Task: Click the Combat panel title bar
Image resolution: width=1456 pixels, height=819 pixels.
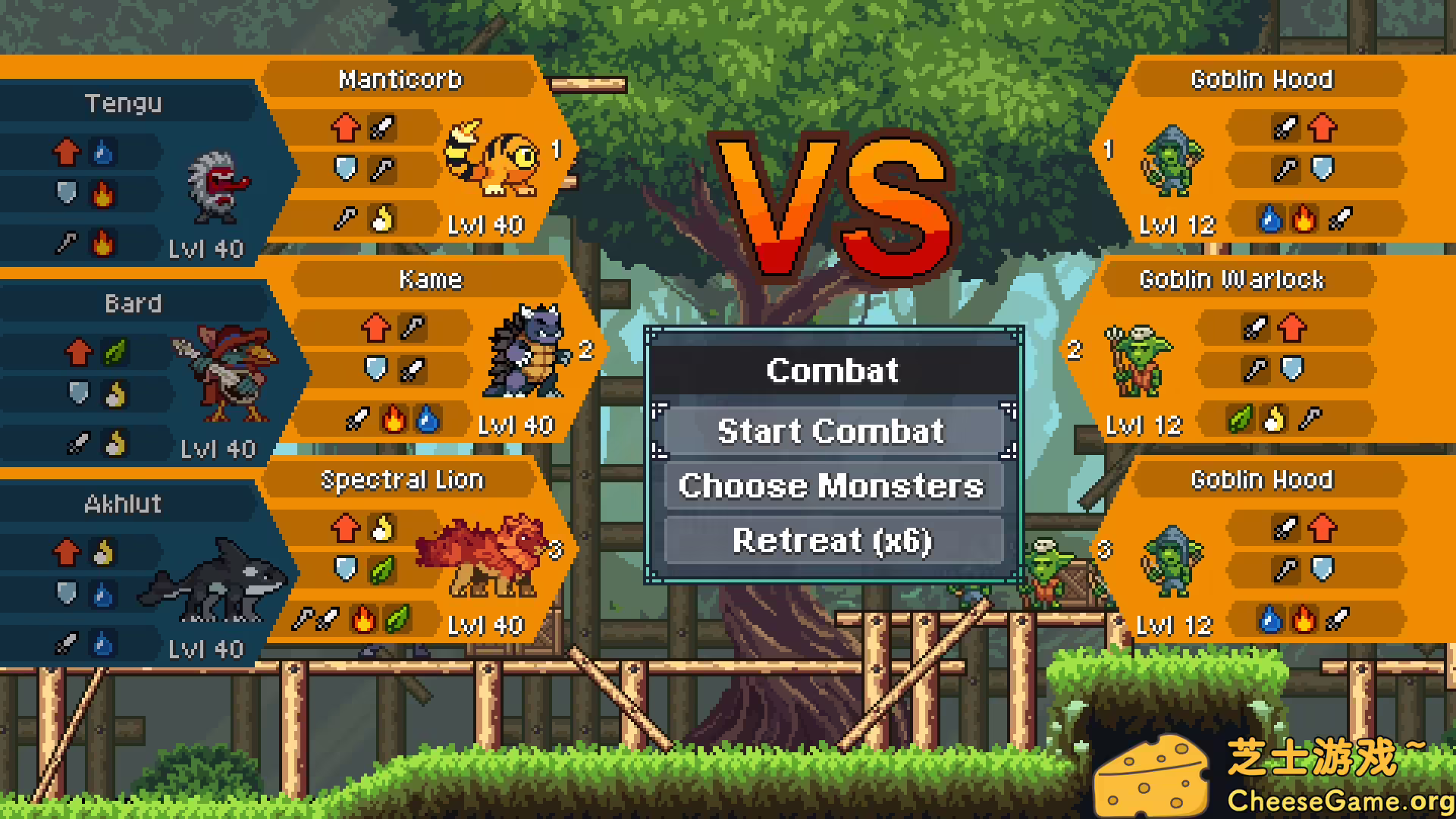Action: 832,371
